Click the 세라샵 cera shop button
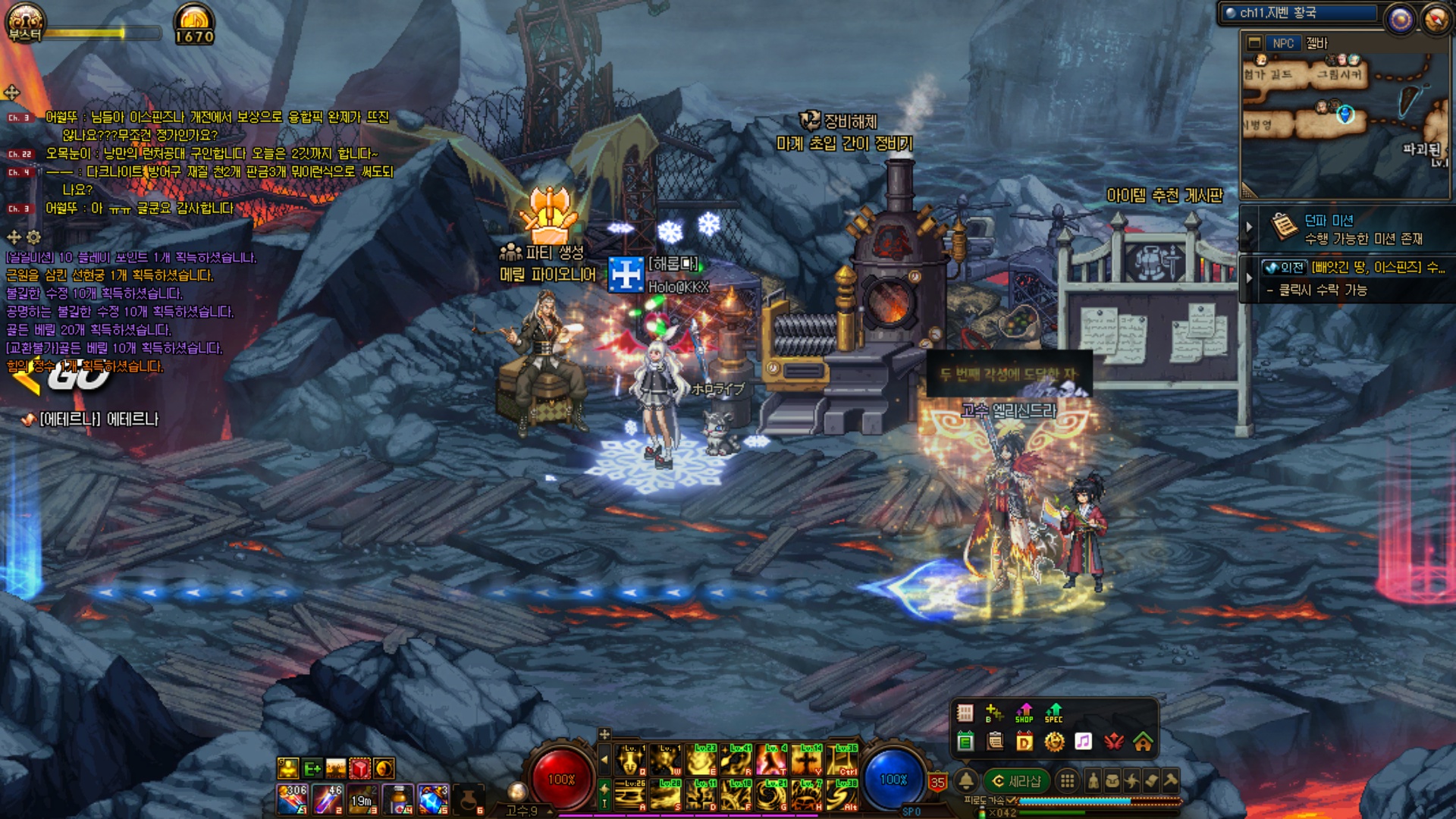This screenshot has width=1456, height=819. [x=1017, y=781]
